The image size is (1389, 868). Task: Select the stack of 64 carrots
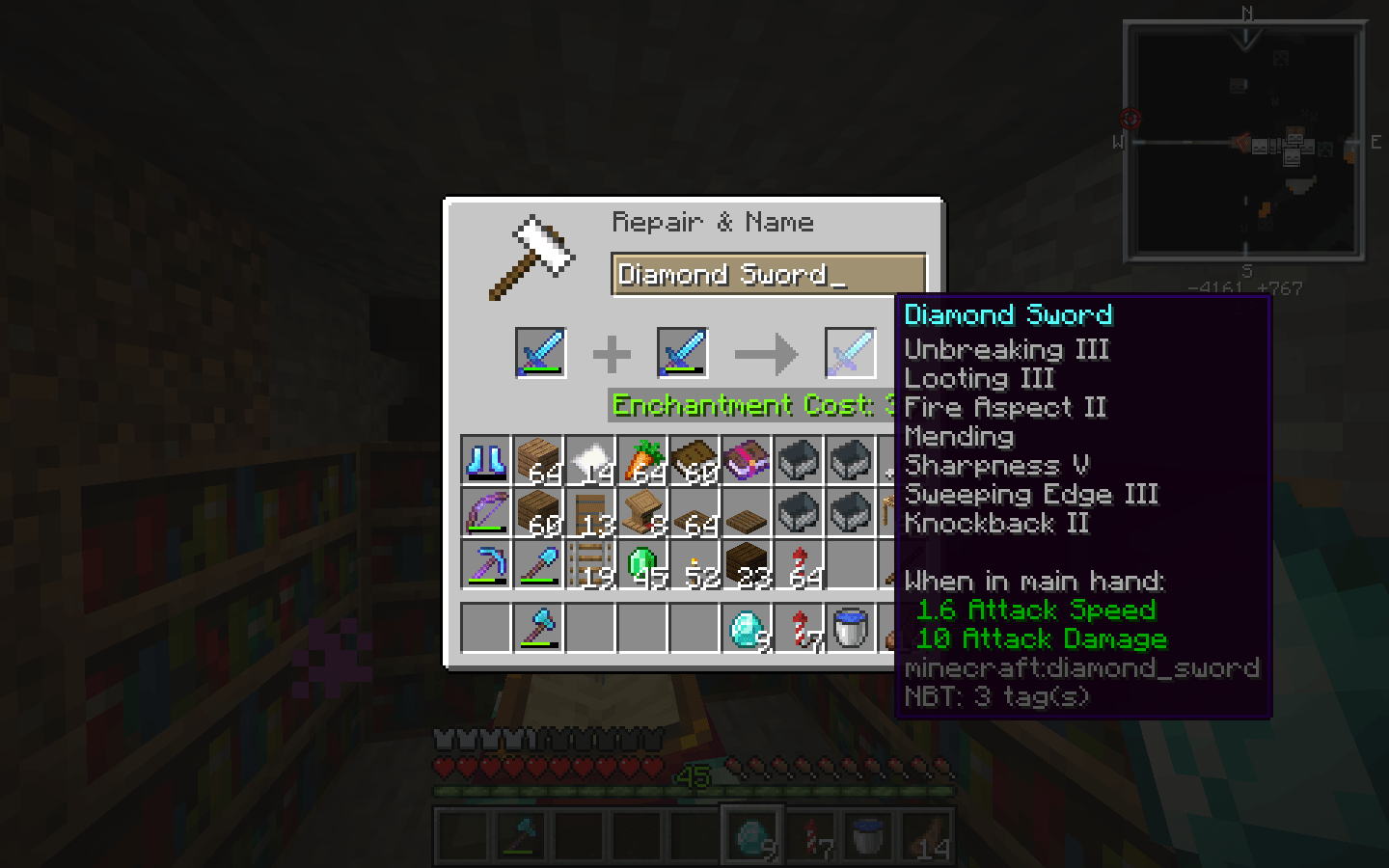[x=641, y=461]
